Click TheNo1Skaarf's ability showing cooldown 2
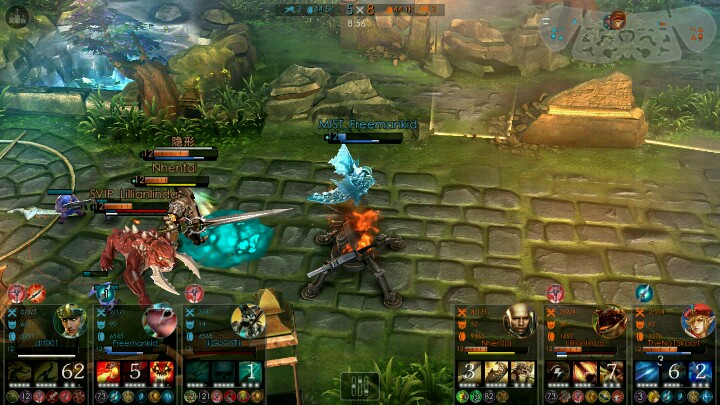Image resolution: width=720 pixels, height=405 pixels. click(x=700, y=373)
